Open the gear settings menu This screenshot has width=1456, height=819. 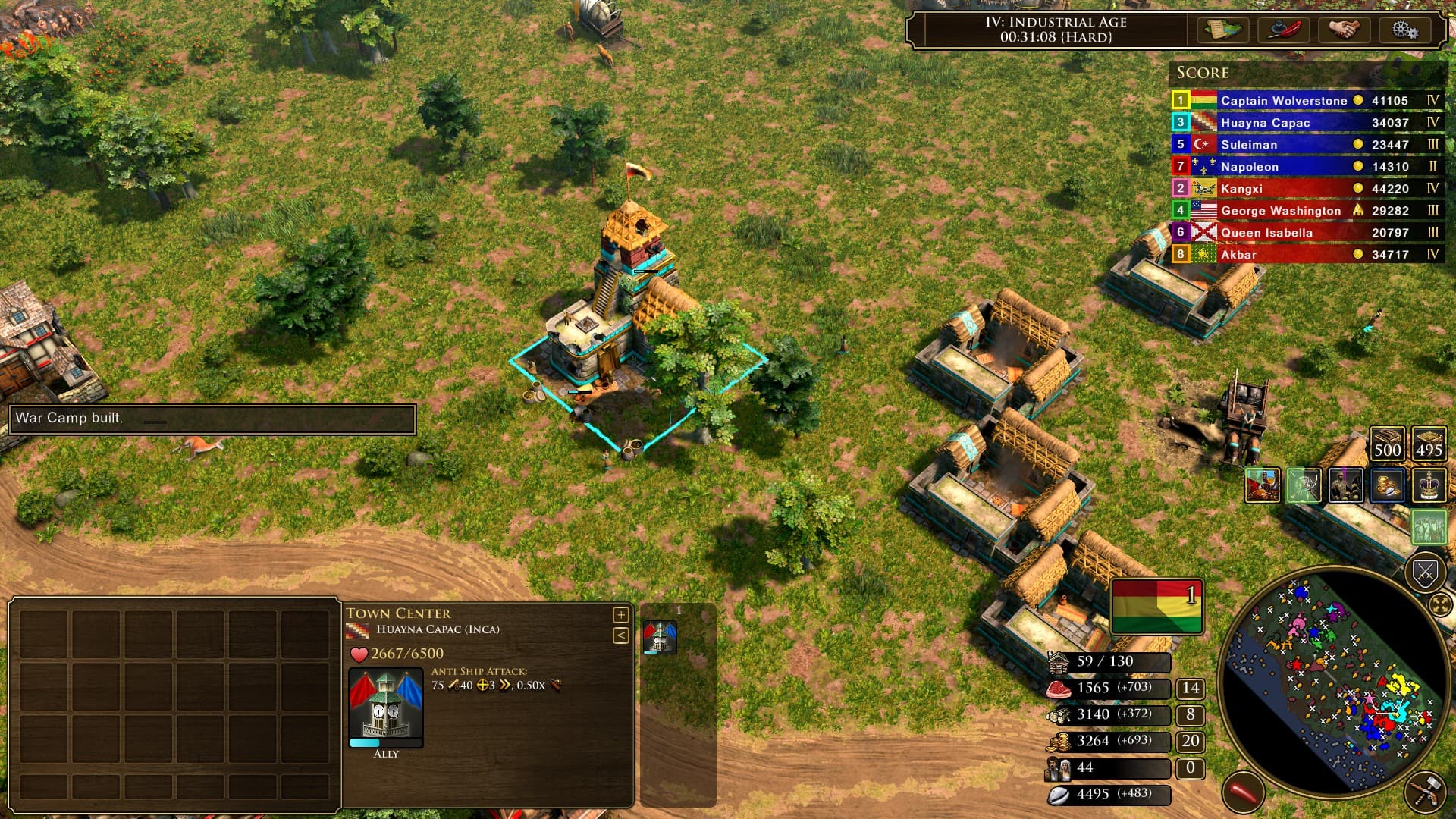point(1404,30)
